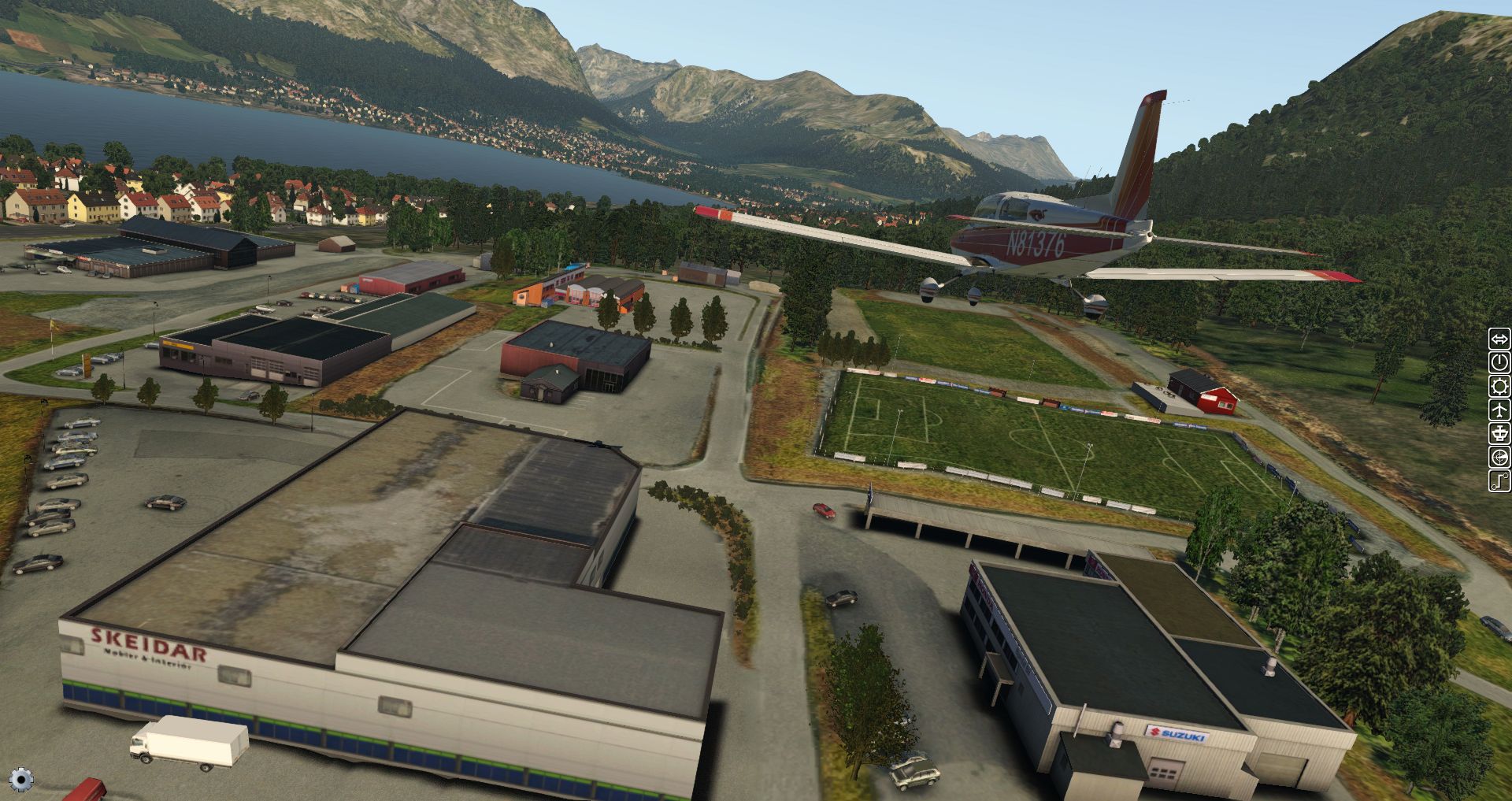Open the sun-shaped gear toolbar icon
1512x801 pixels.
[1499, 387]
